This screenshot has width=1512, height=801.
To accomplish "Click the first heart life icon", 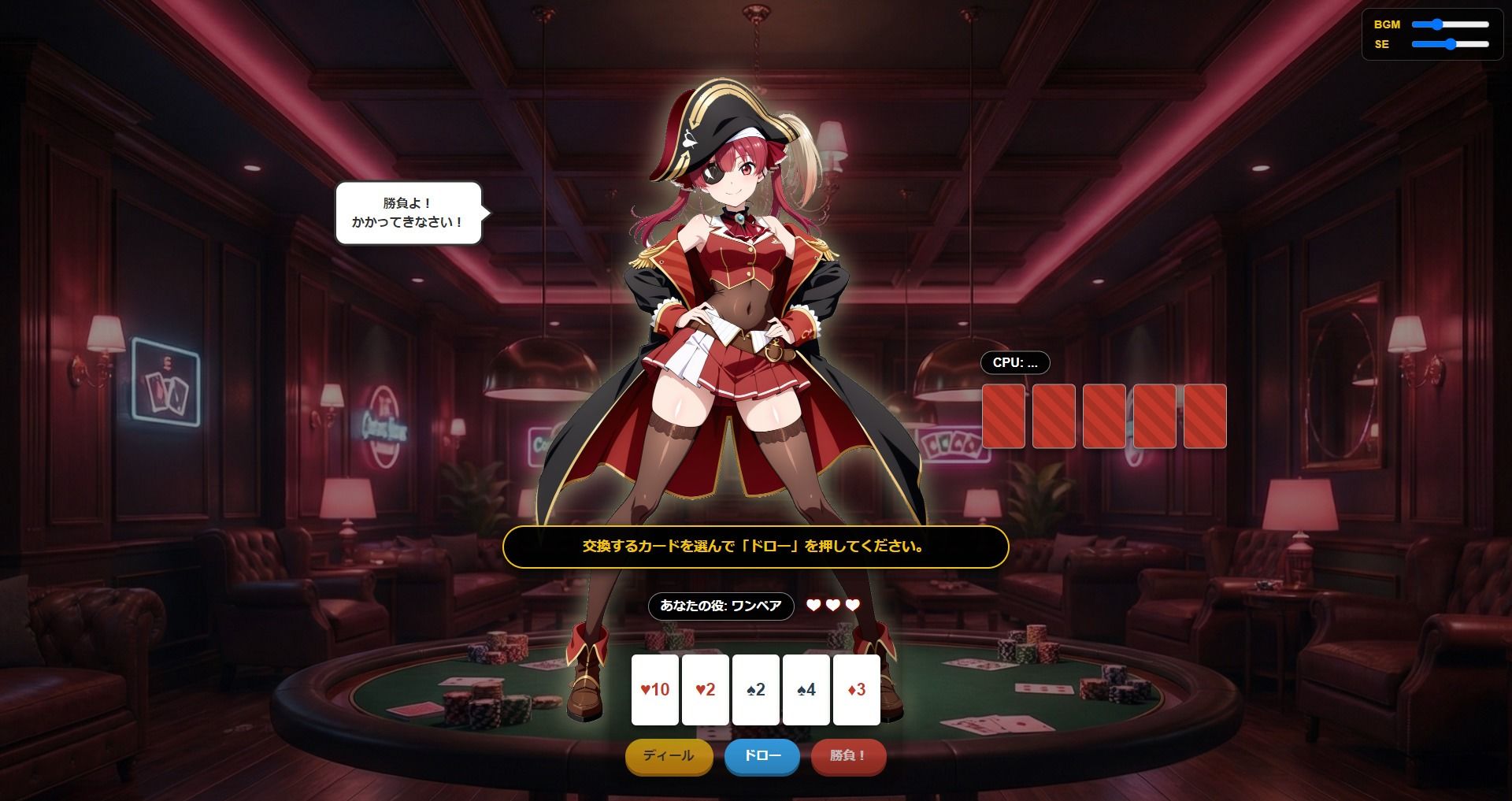I will pyautogui.click(x=812, y=606).
